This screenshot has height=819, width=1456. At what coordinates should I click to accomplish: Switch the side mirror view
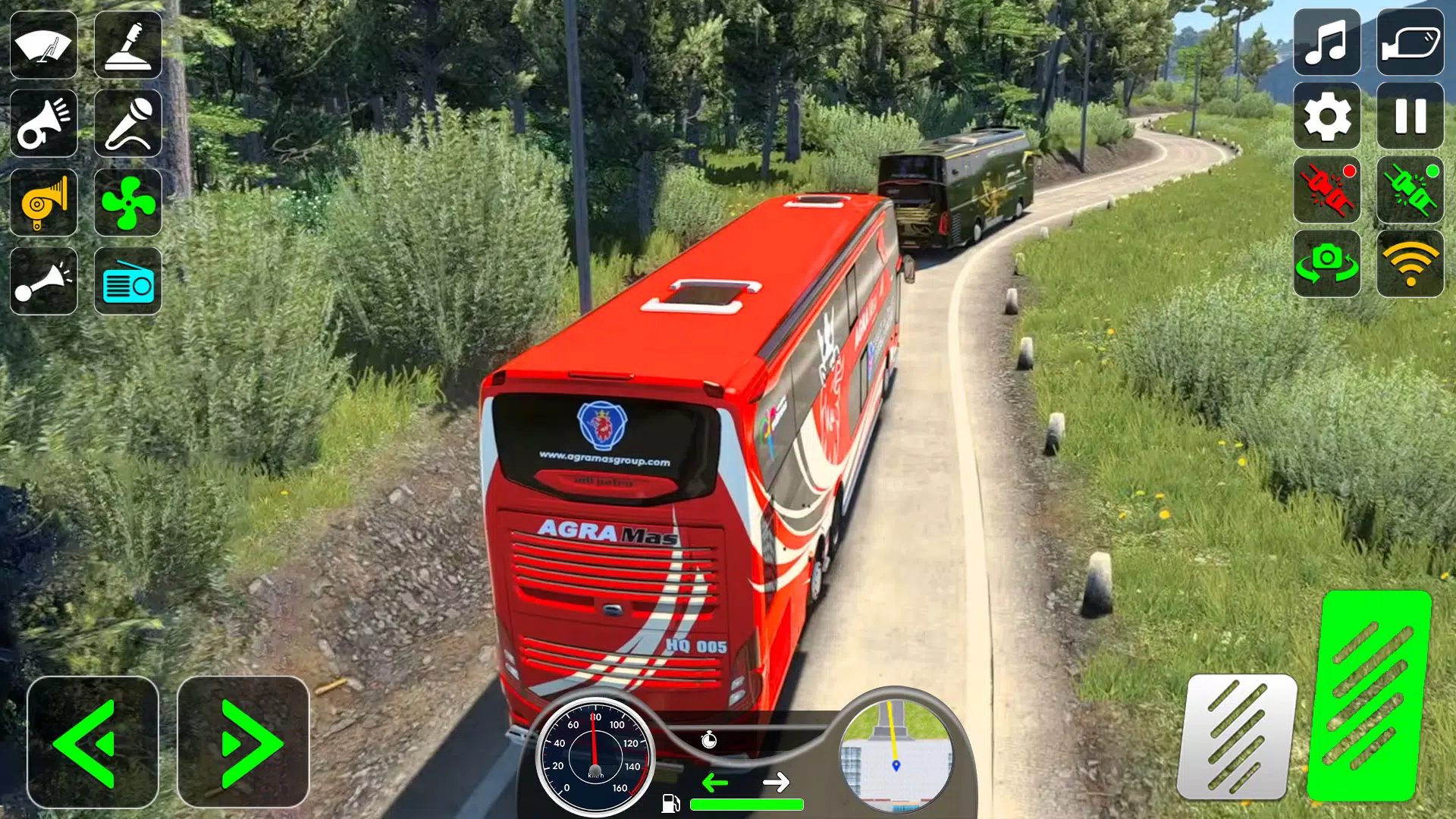tap(1410, 42)
